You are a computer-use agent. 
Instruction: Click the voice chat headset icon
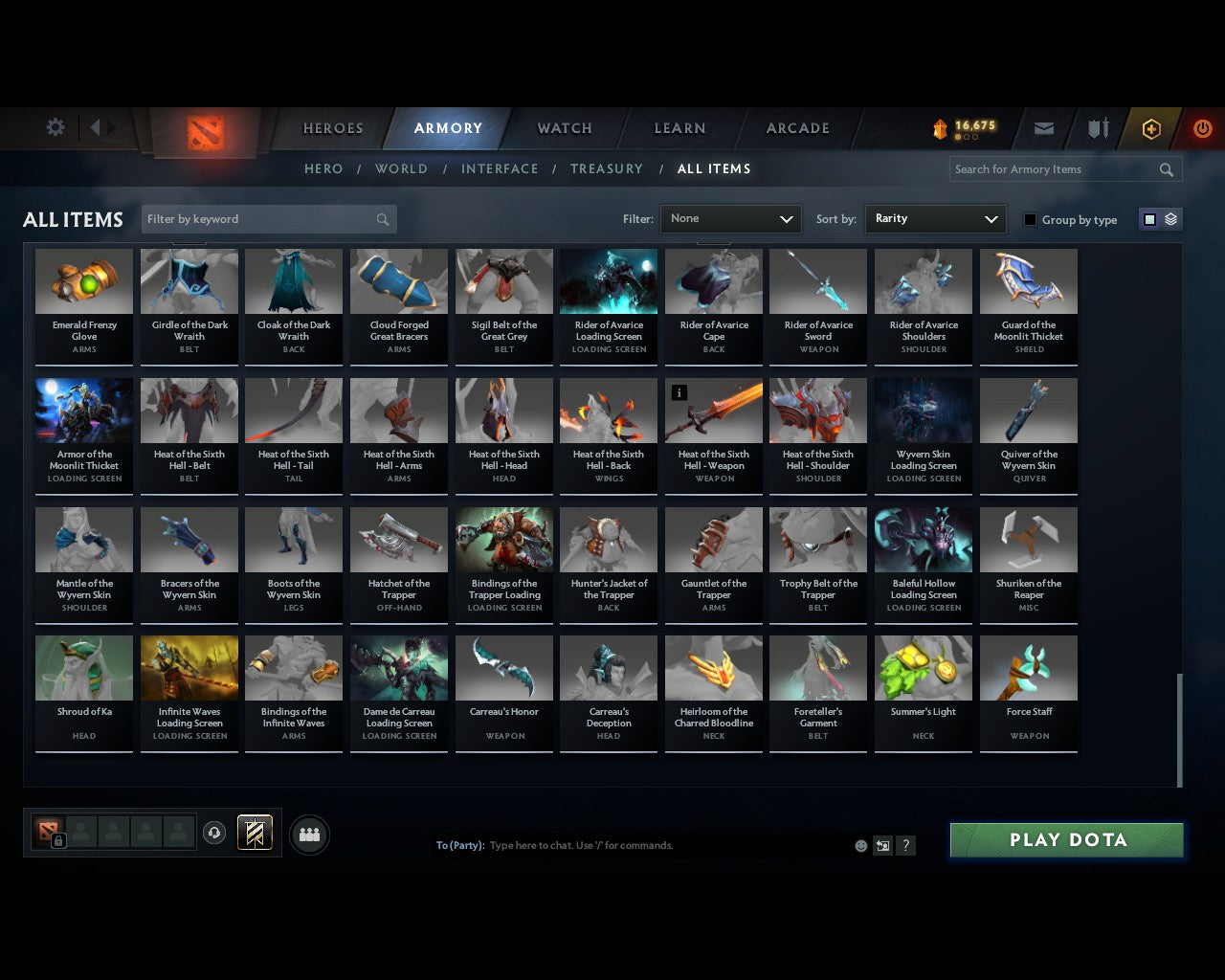pyautogui.click(x=214, y=833)
